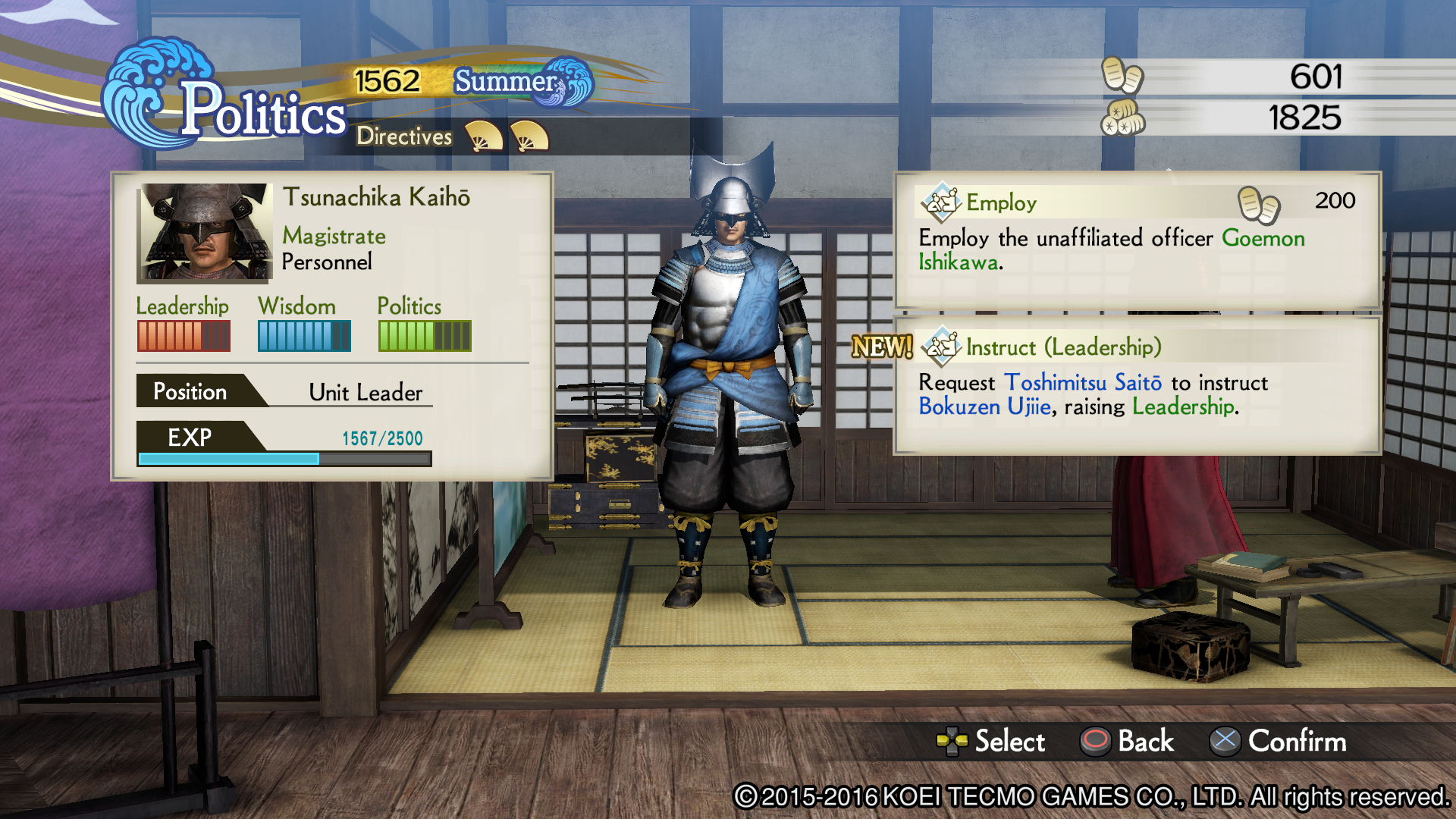Click the Bokuzen Ujiie link
The height and width of the screenshot is (819, 1456).
pyautogui.click(x=983, y=407)
